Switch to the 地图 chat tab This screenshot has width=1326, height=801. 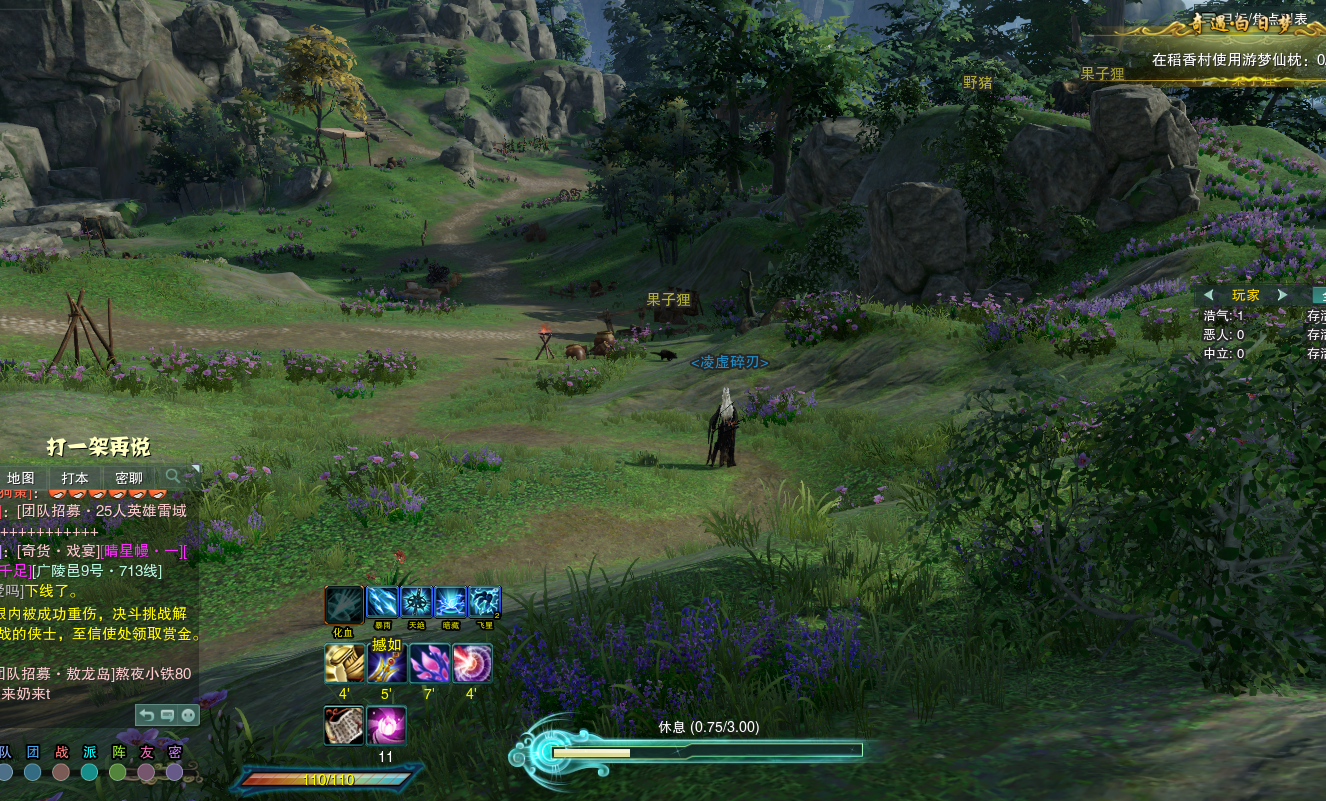(21, 478)
